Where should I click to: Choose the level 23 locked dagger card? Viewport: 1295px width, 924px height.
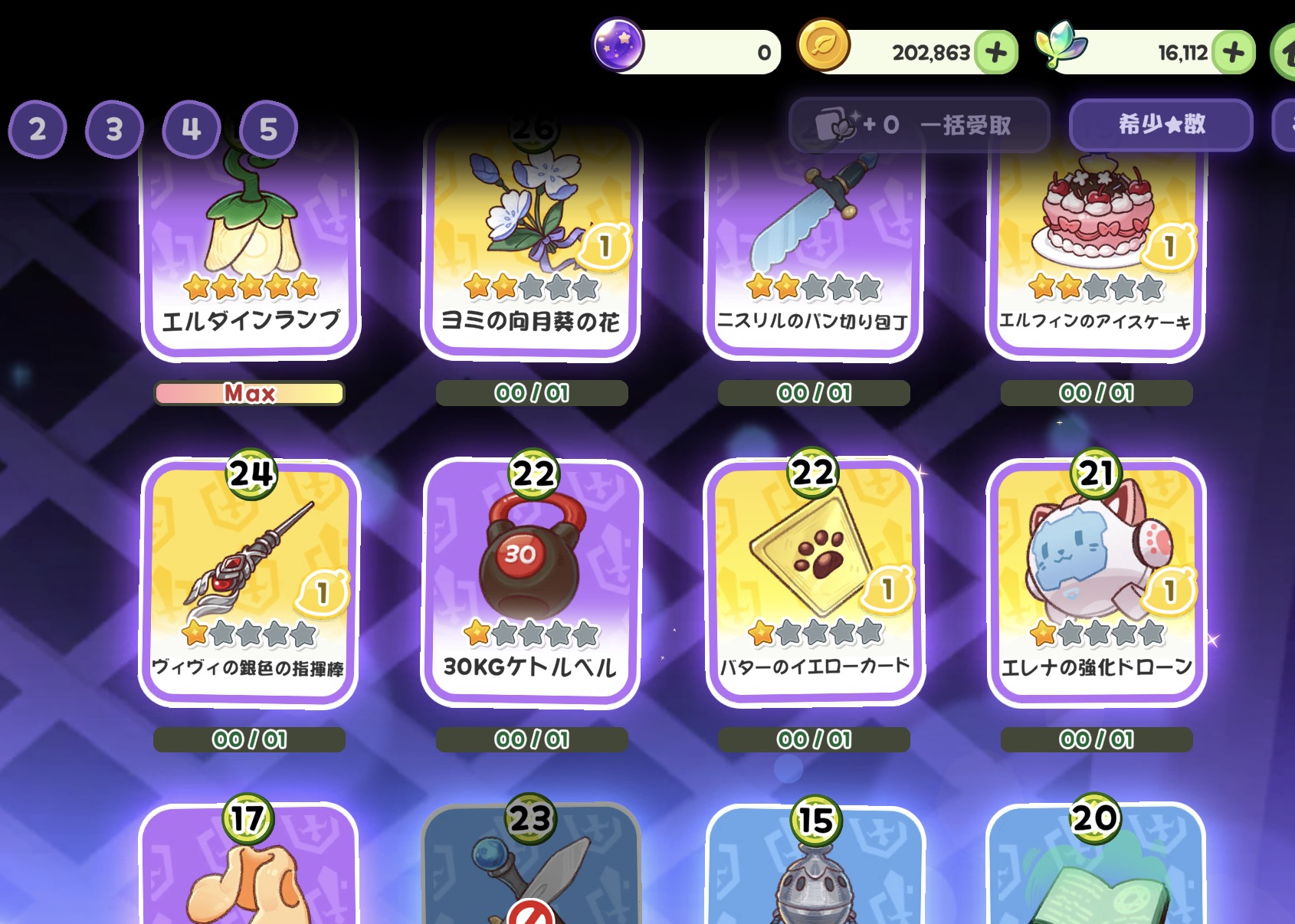531,873
